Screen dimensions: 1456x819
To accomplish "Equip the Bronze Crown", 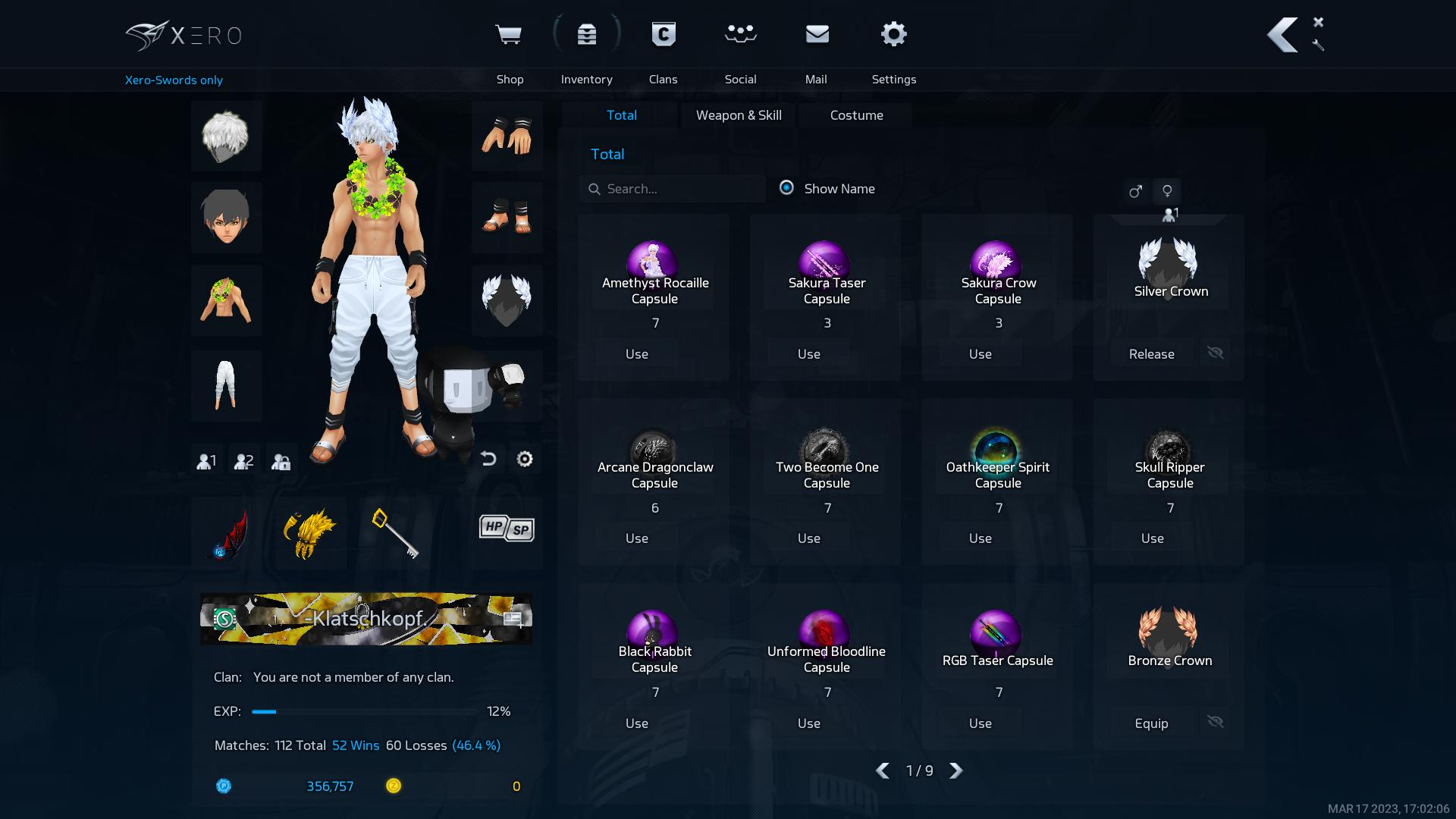I will pos(1151,723).
